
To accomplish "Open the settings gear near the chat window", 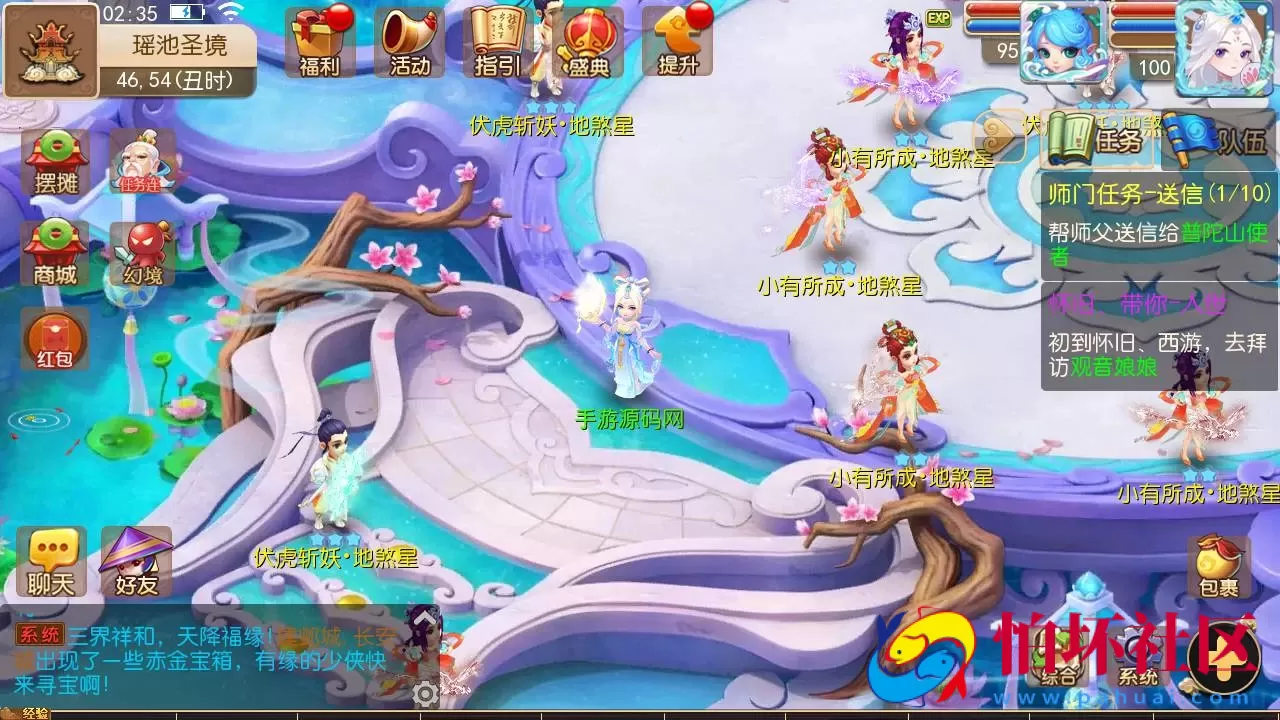I will 425,693.
